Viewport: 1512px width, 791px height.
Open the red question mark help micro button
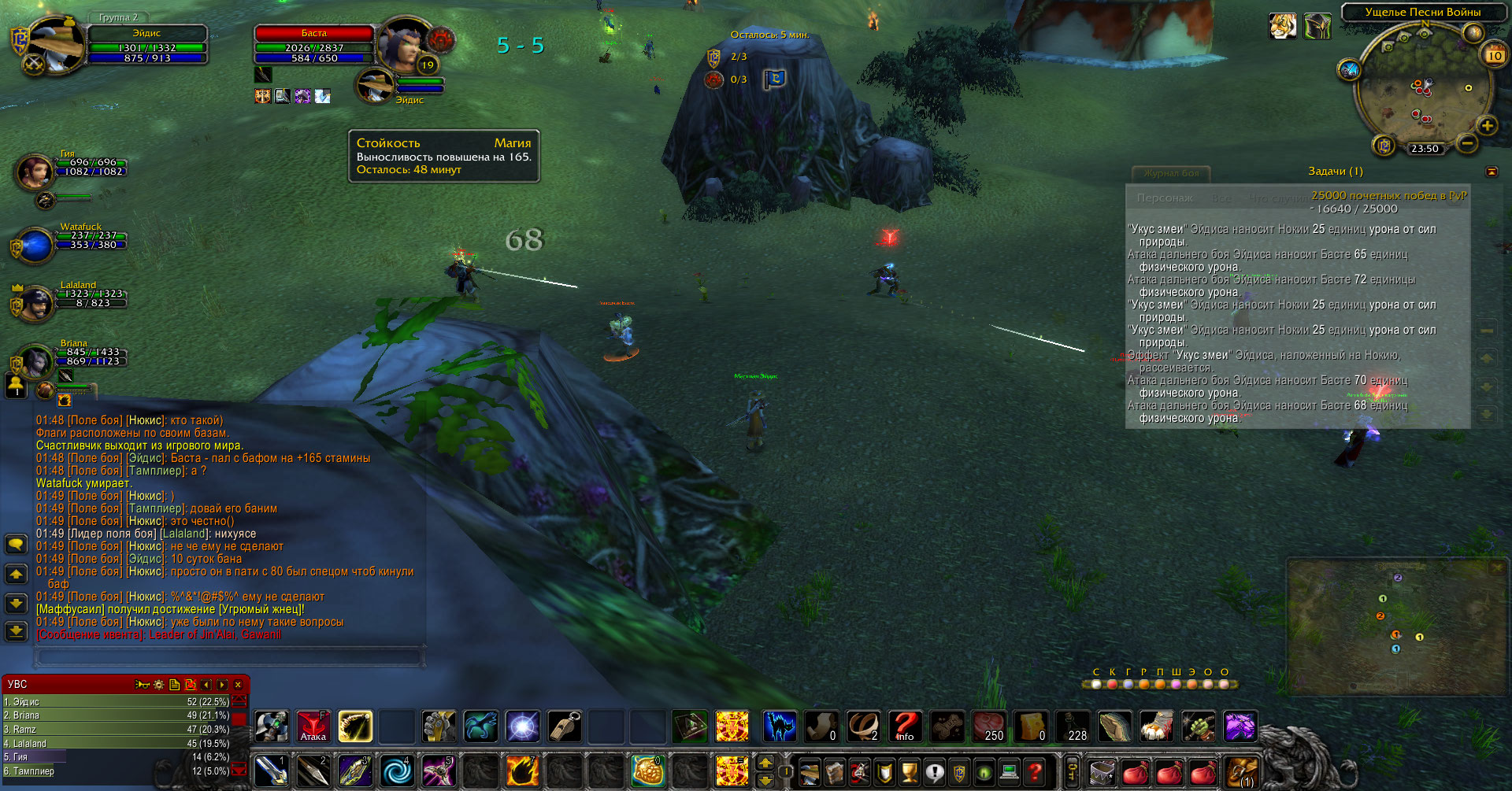tap(1035, 773)
